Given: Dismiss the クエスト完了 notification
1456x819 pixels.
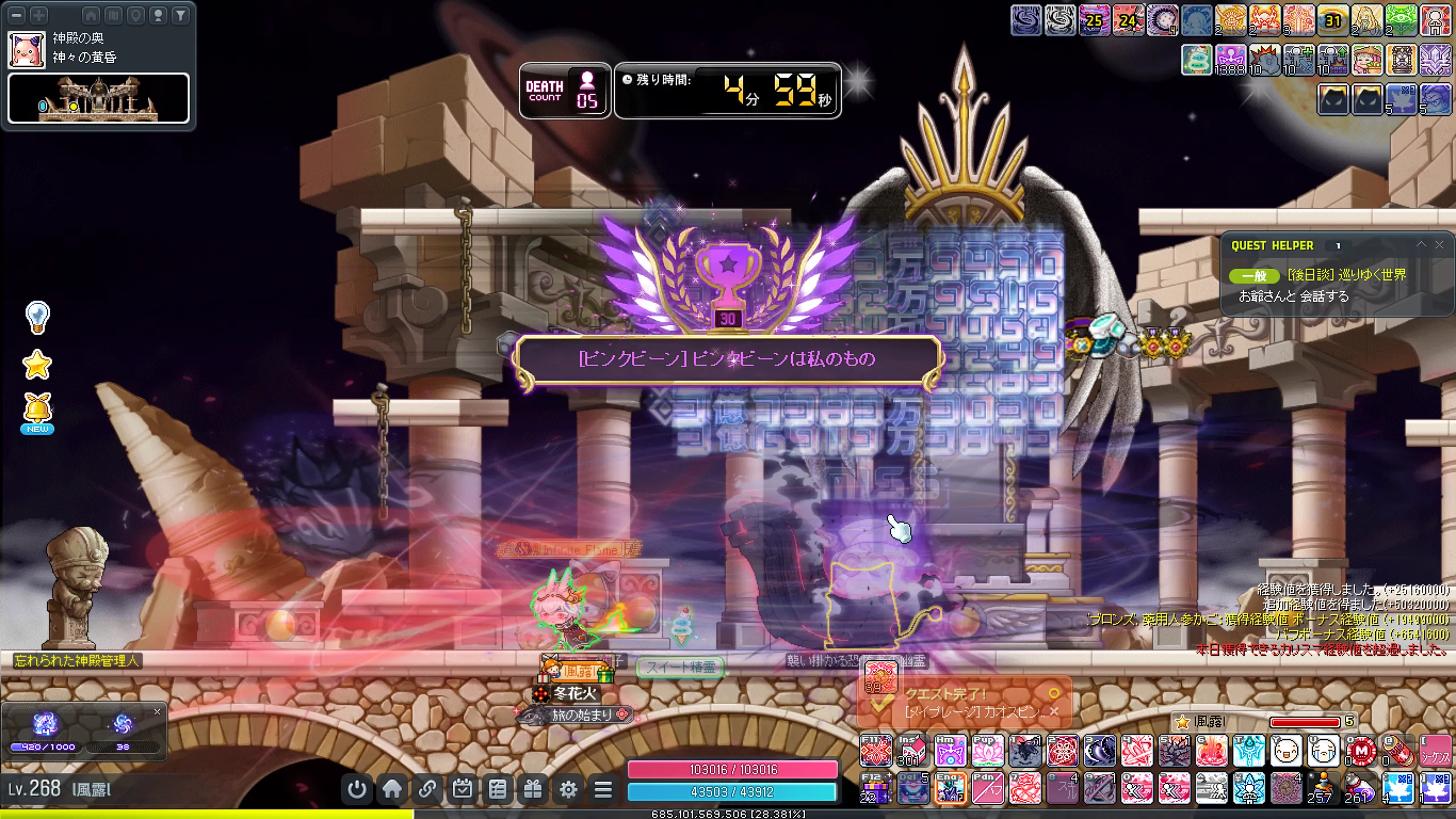Looking at the screenshot, I should 1054,712.
